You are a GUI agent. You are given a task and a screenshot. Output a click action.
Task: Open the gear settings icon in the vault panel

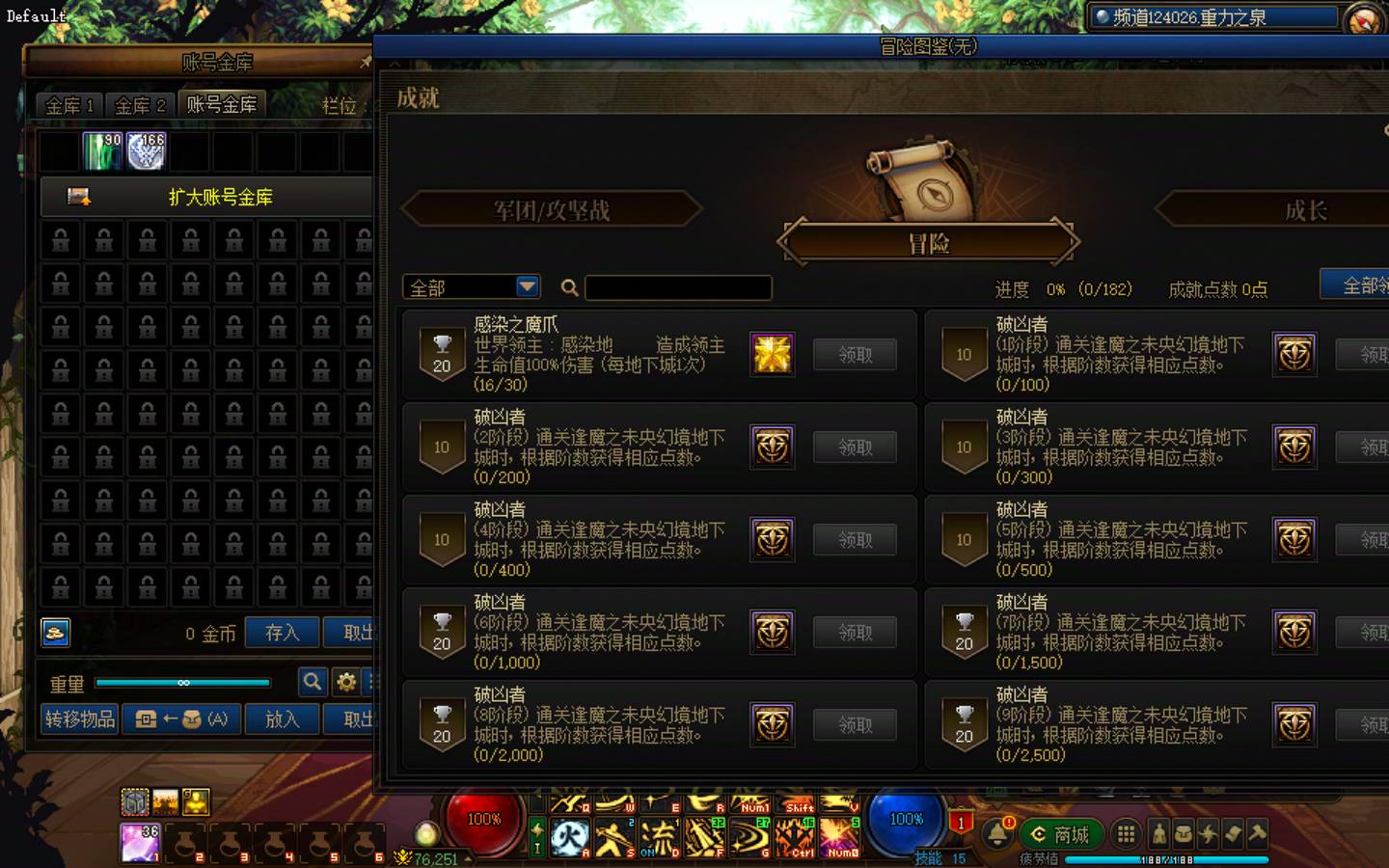click(x=346, y=682)
